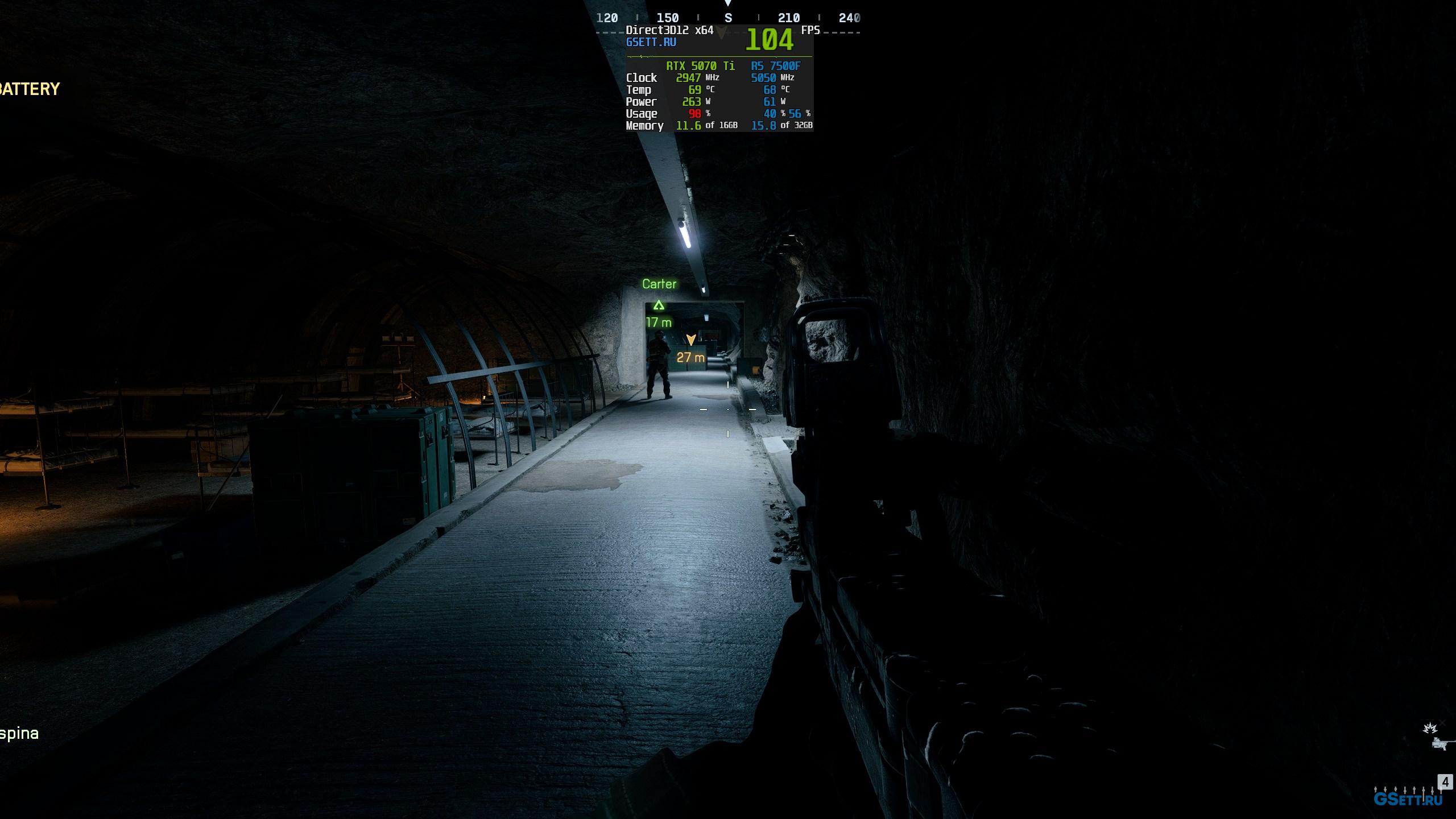Click the S heading on compass
1456x819 pixels.
728,18
